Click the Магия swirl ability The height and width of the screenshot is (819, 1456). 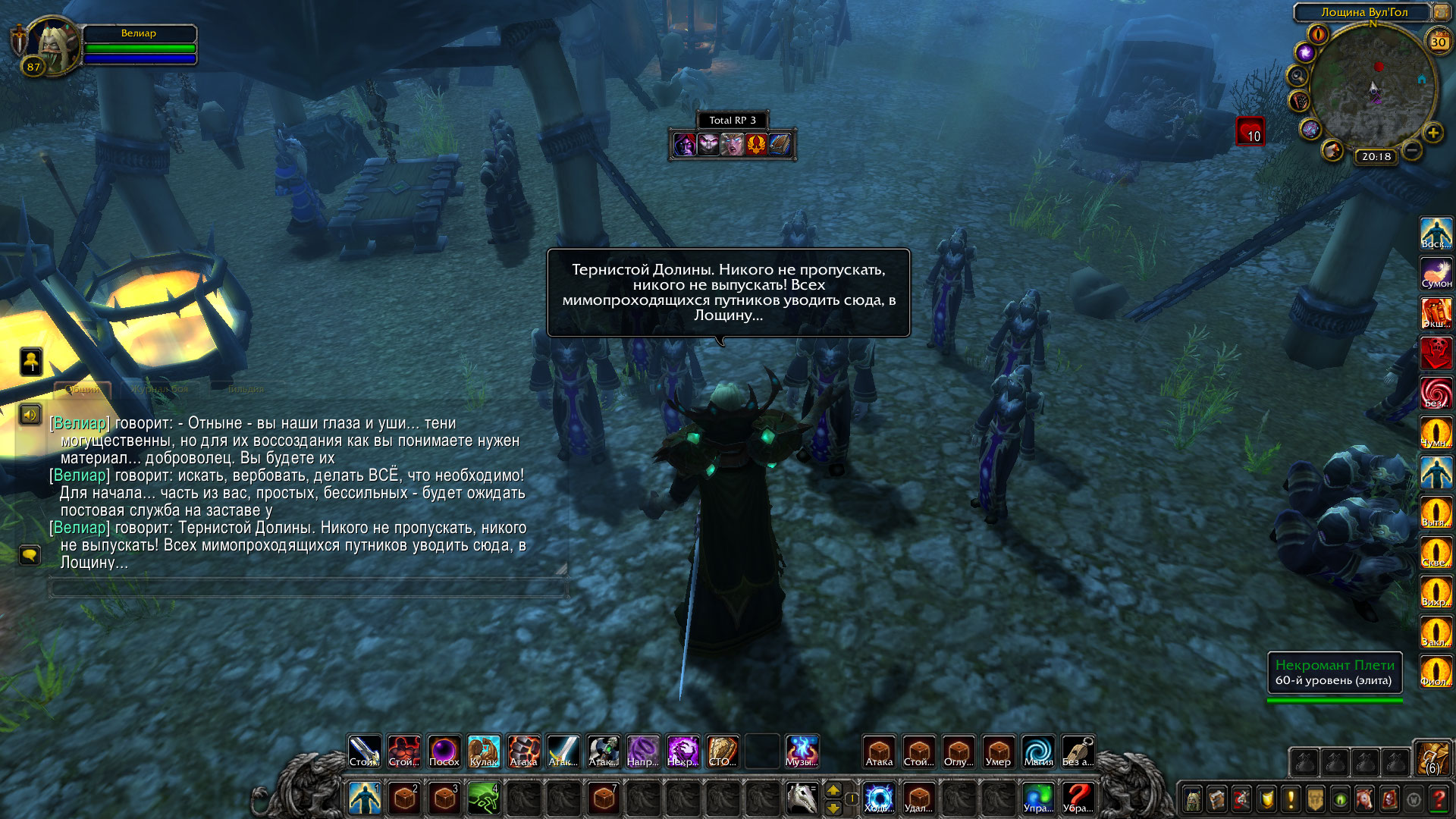click(x=1038, y=752)
